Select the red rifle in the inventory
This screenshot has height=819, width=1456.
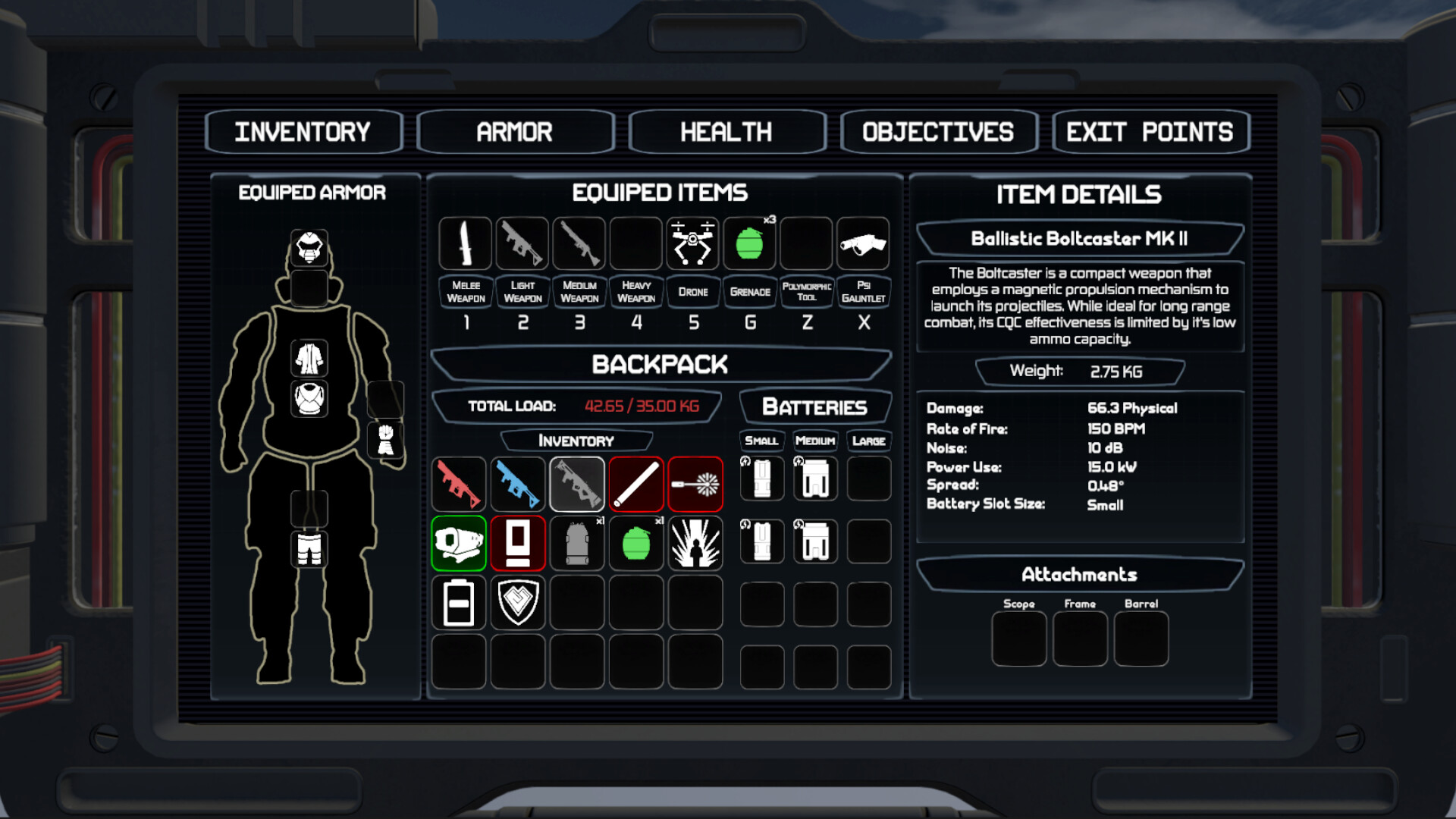[x=458, y=484]
